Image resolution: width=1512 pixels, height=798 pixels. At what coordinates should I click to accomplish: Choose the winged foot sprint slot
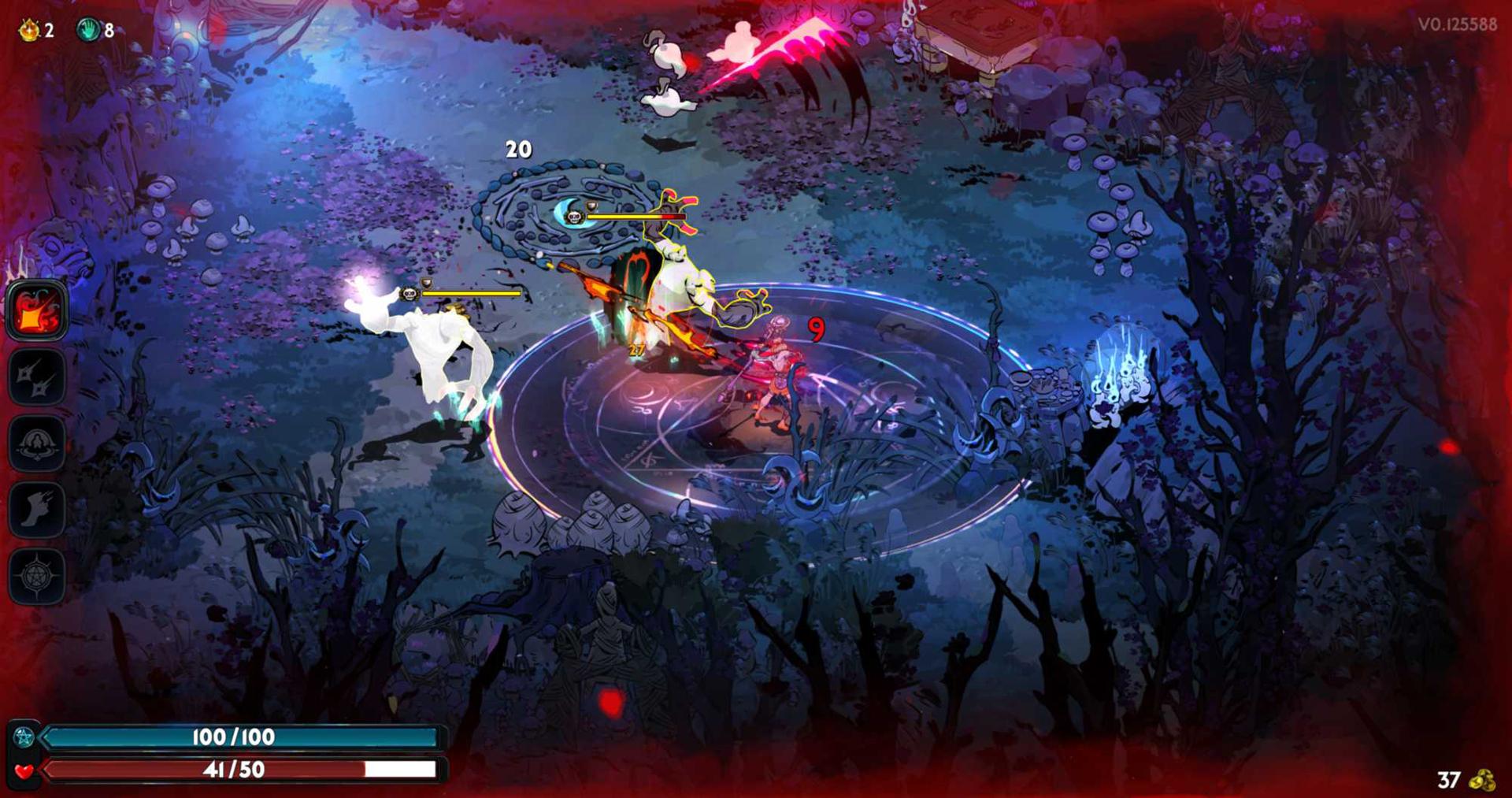(x=36, y=510)
